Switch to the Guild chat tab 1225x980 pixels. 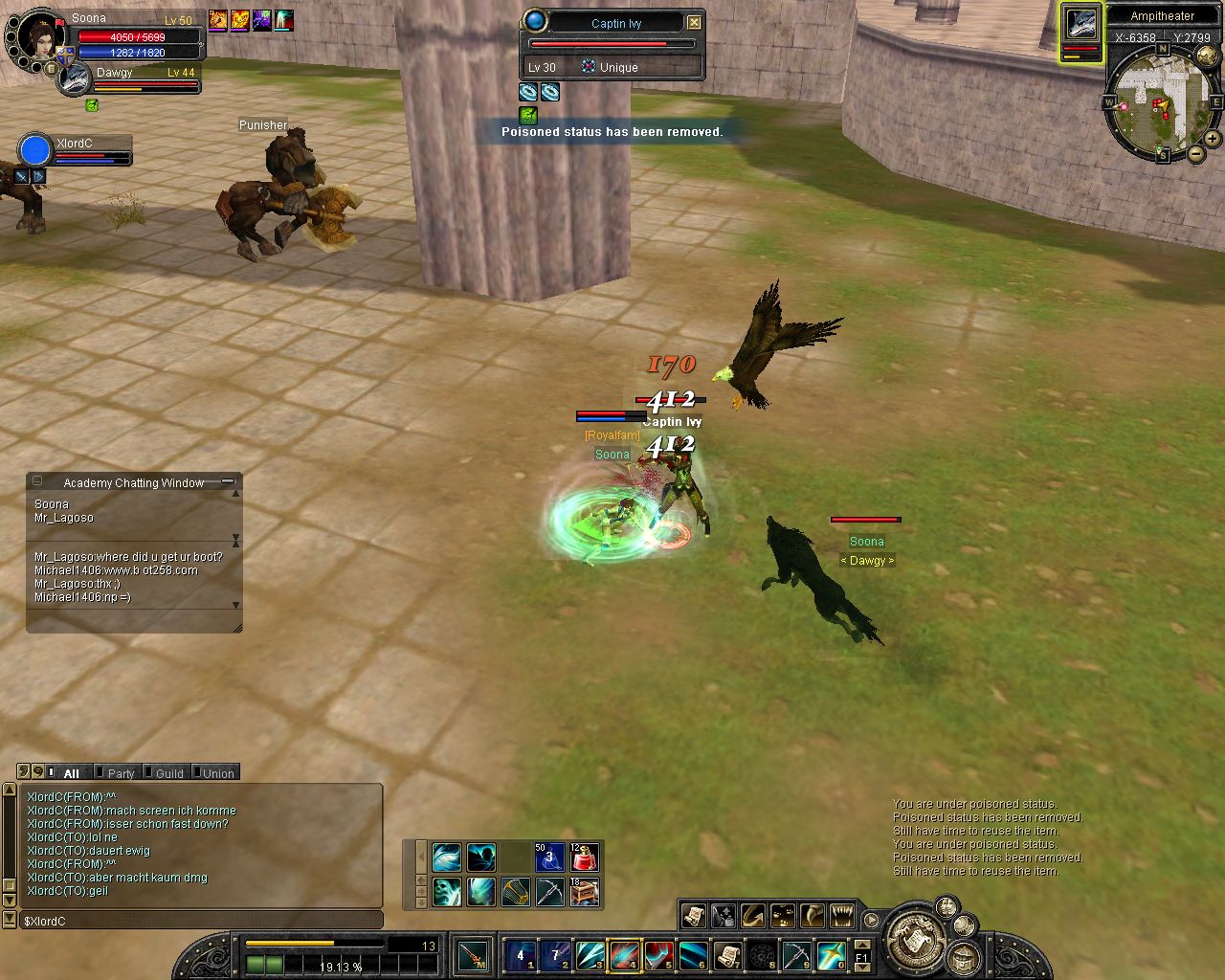click(x=168, y=773)
